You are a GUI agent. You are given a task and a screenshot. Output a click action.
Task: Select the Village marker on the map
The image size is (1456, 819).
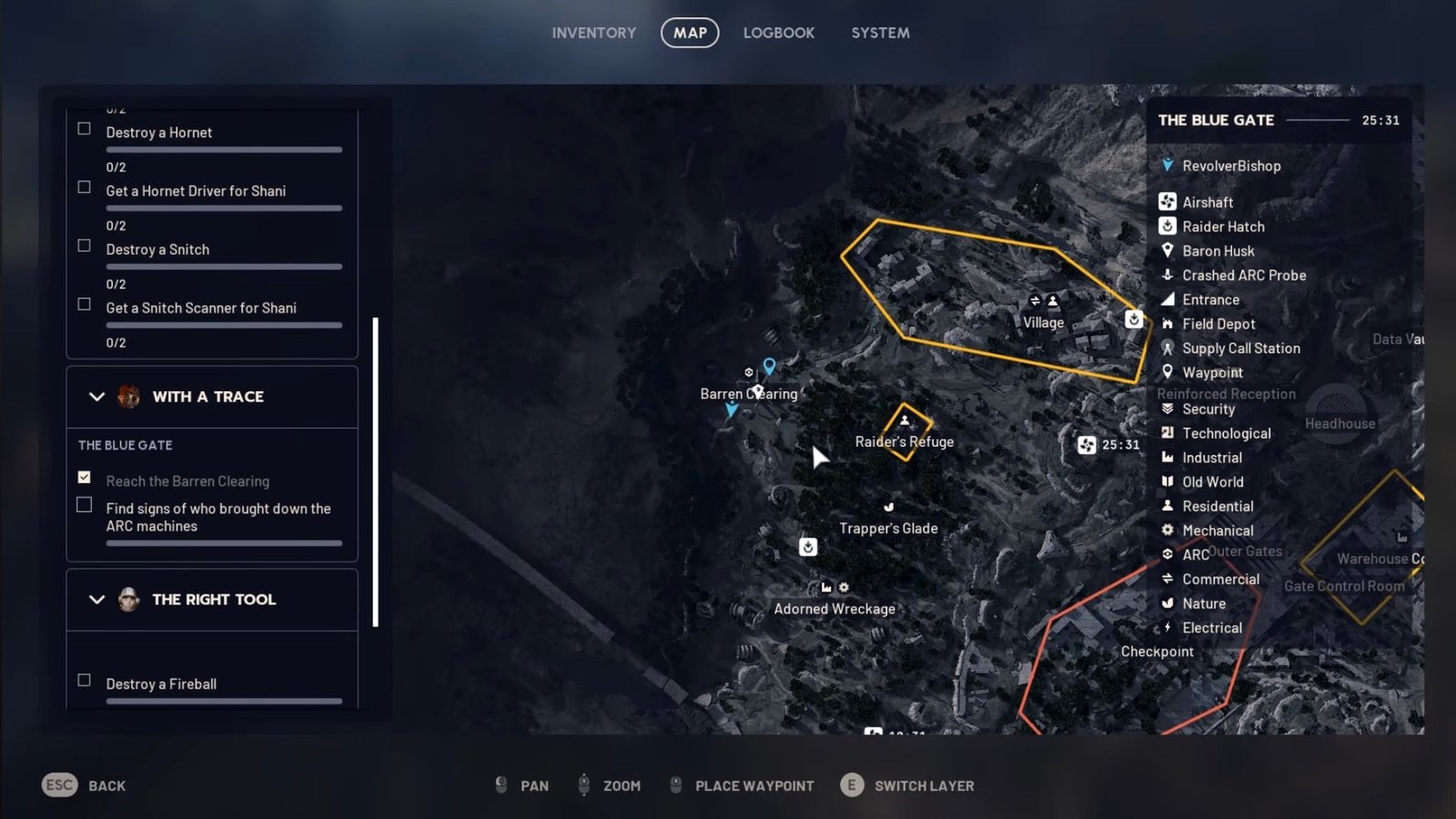[x=1043, y=322]
